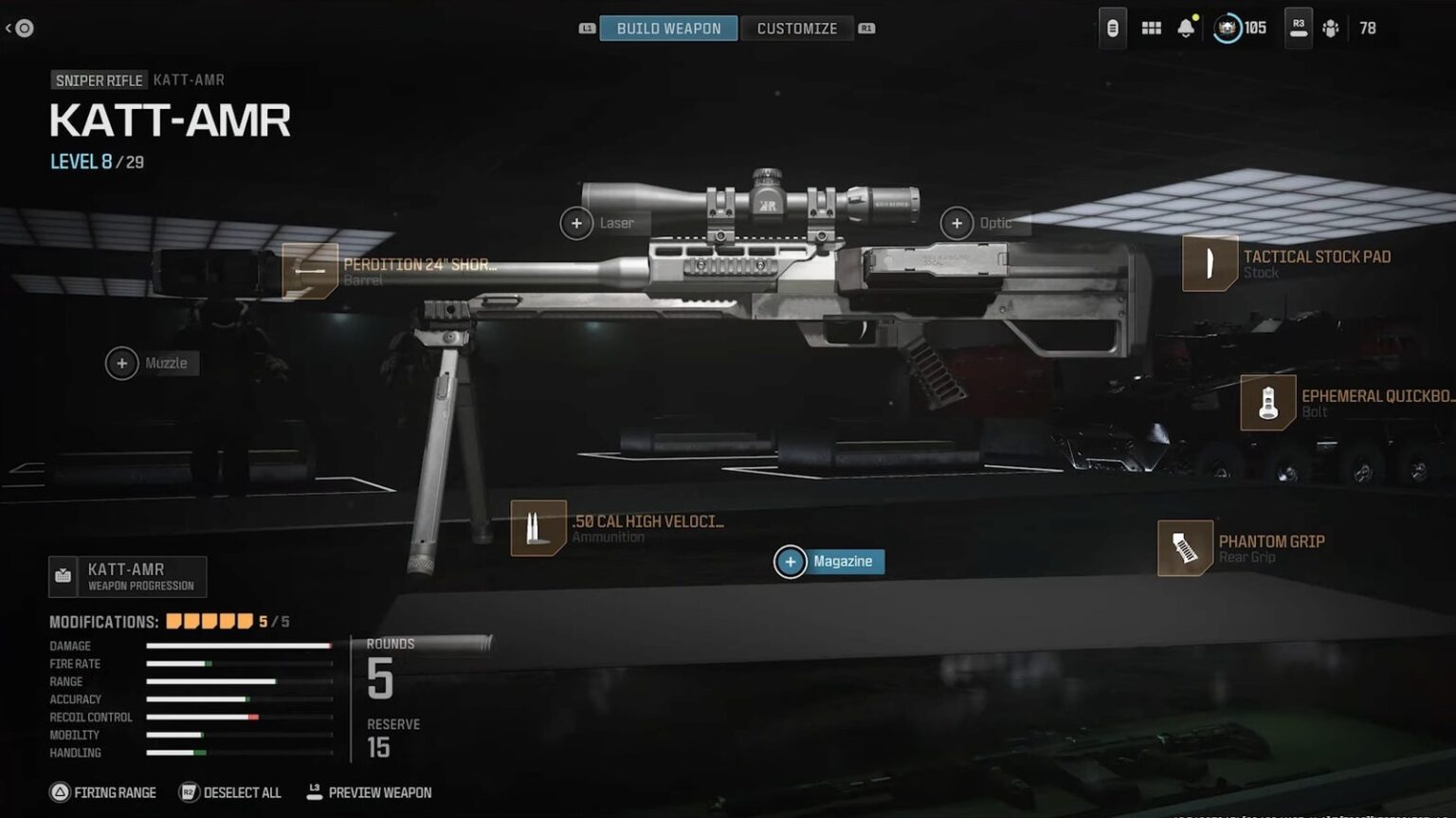The height and width of the screenshot is (818, 1456).
Task: Select the Perdition 24" barrel attachment
Action: pyautogui.click(x=310, y=270)
